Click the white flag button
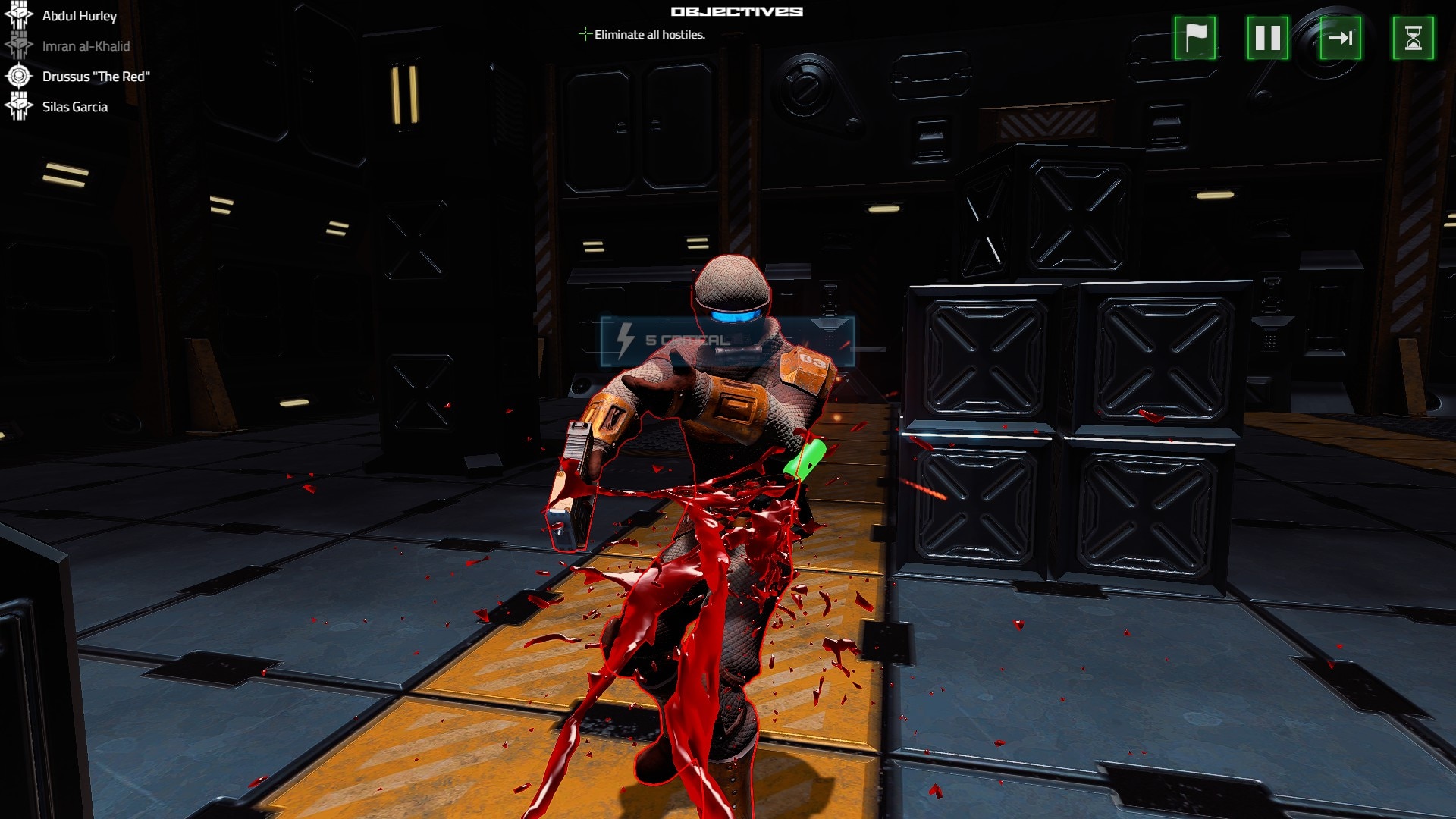Image resolution: width=1456 pixels, height=819 pixels. pyautogui.click(x=1194, y=38)
